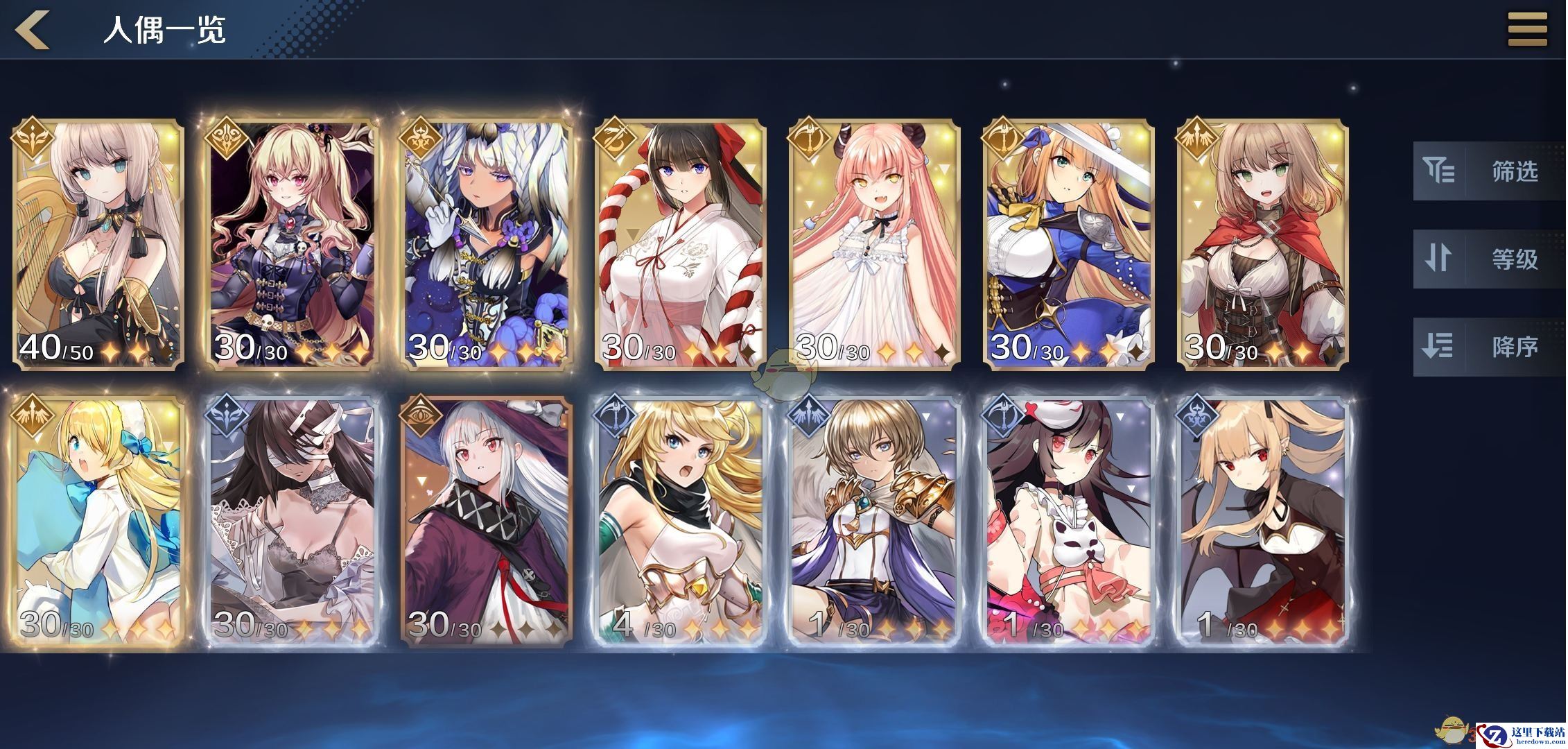The image size is (1568, 749).
Task: Open the blonde girl with blue pillow card
Action: pyautogui.click(x=98, y=522)
